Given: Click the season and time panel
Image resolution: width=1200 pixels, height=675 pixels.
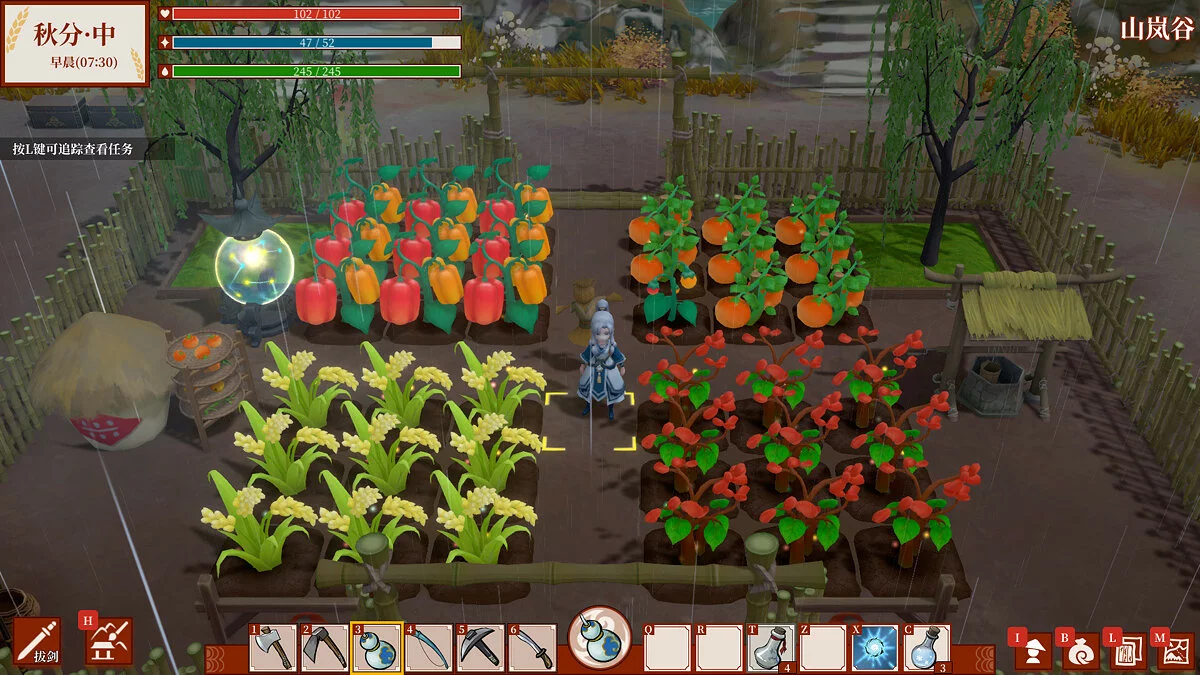Looking at the screenshot, I should (75, 43).
